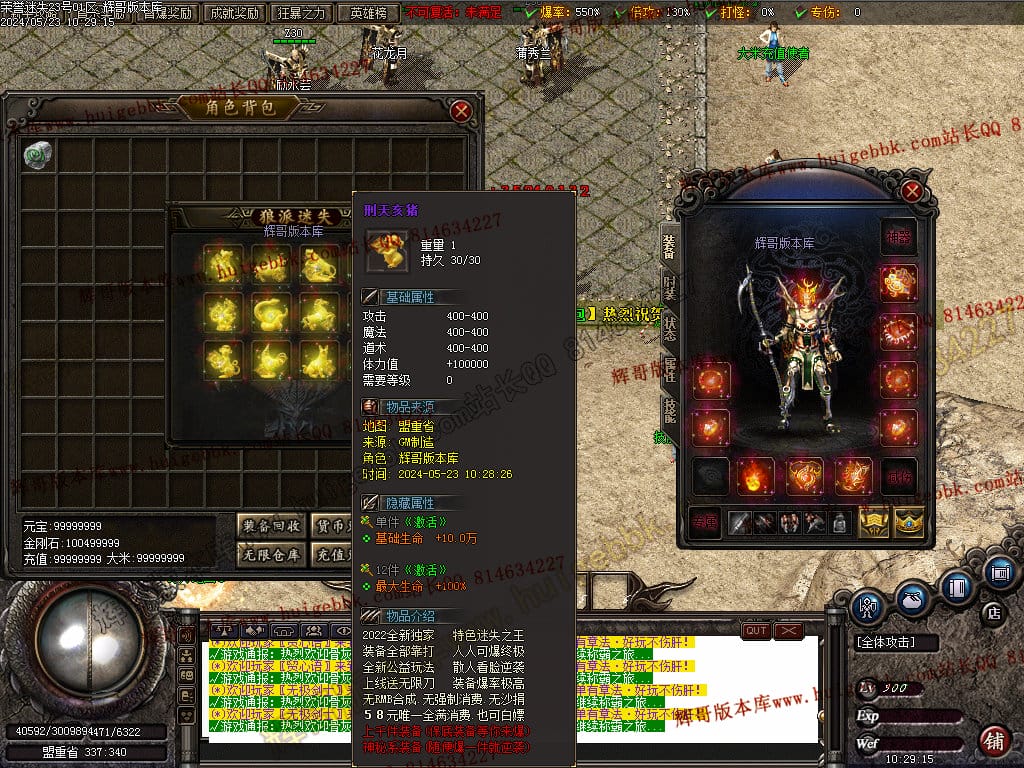
Task: Click the 全体攻击 attack mode label
Action: pyautogui.click(x=884, y=642)
